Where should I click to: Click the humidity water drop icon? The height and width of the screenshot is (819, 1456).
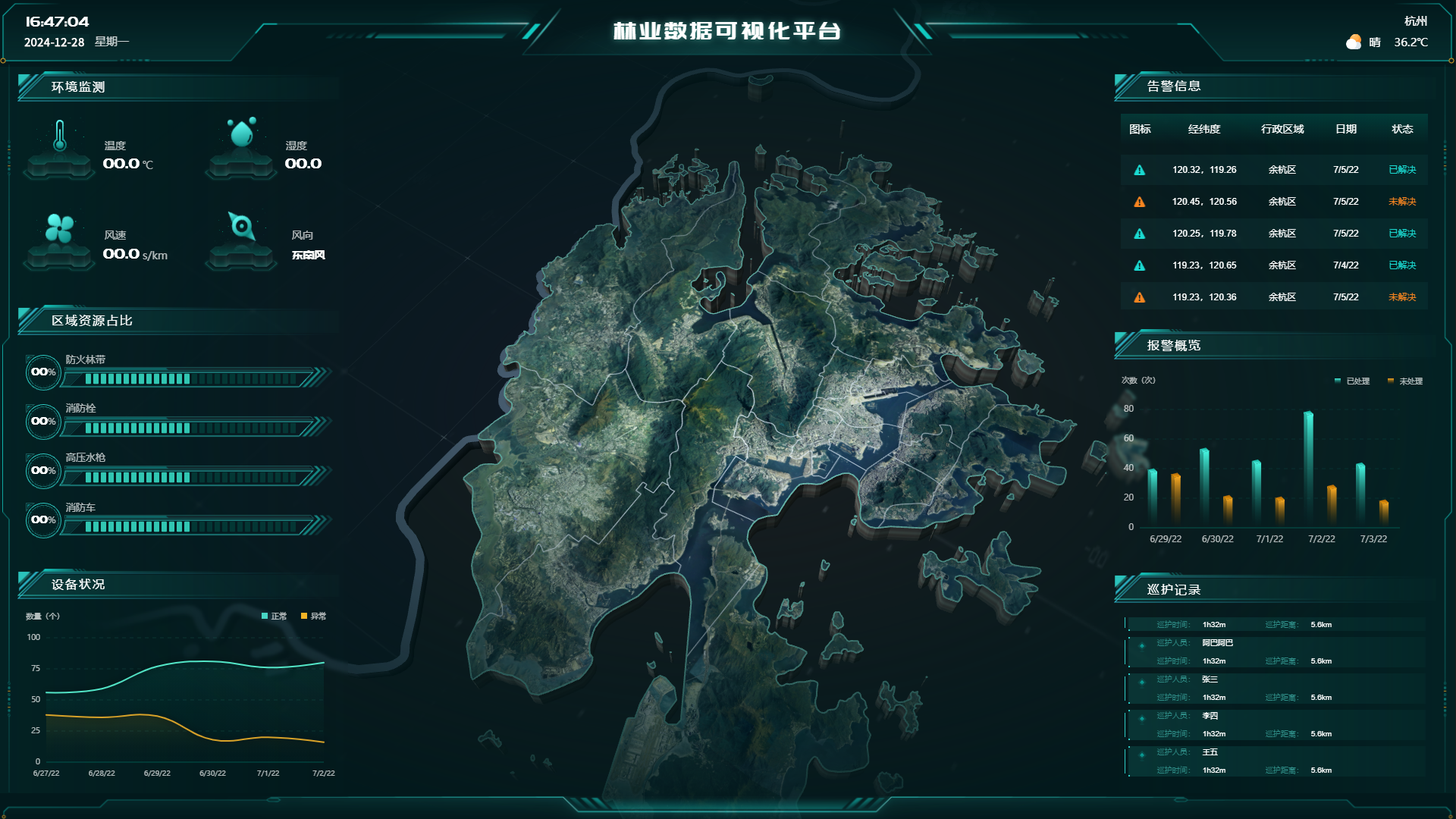[x=241, y=133]
